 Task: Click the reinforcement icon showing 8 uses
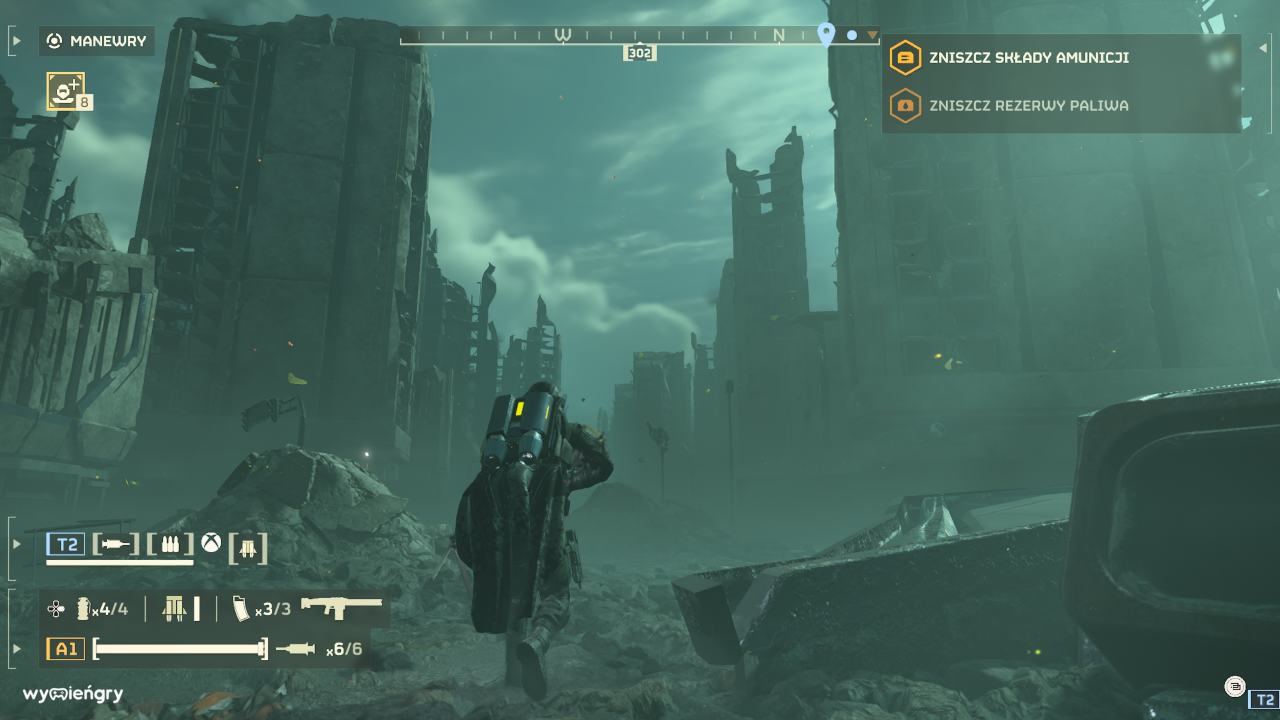66,91
